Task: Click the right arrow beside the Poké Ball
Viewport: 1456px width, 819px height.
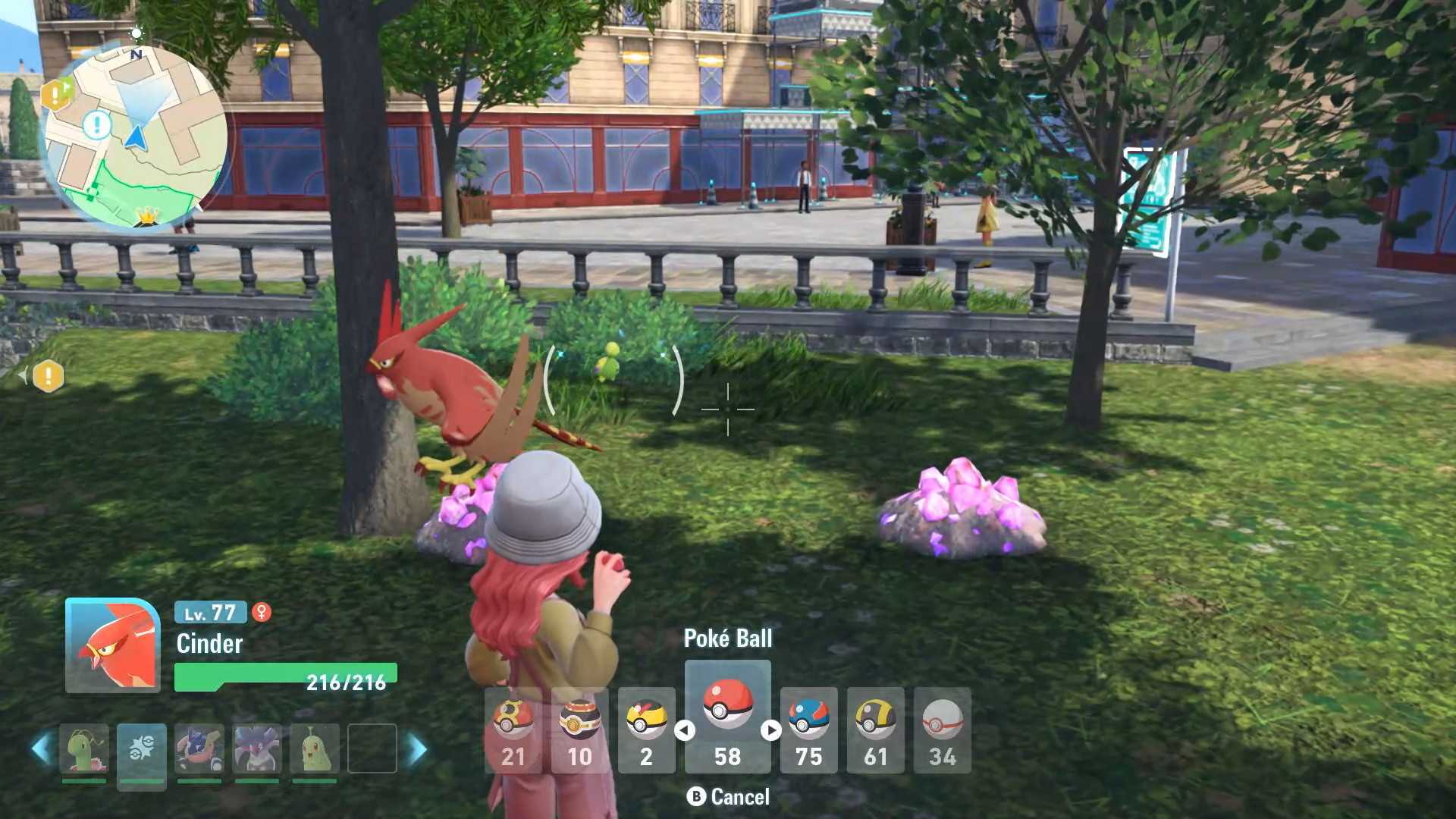Action: point(770,730)
